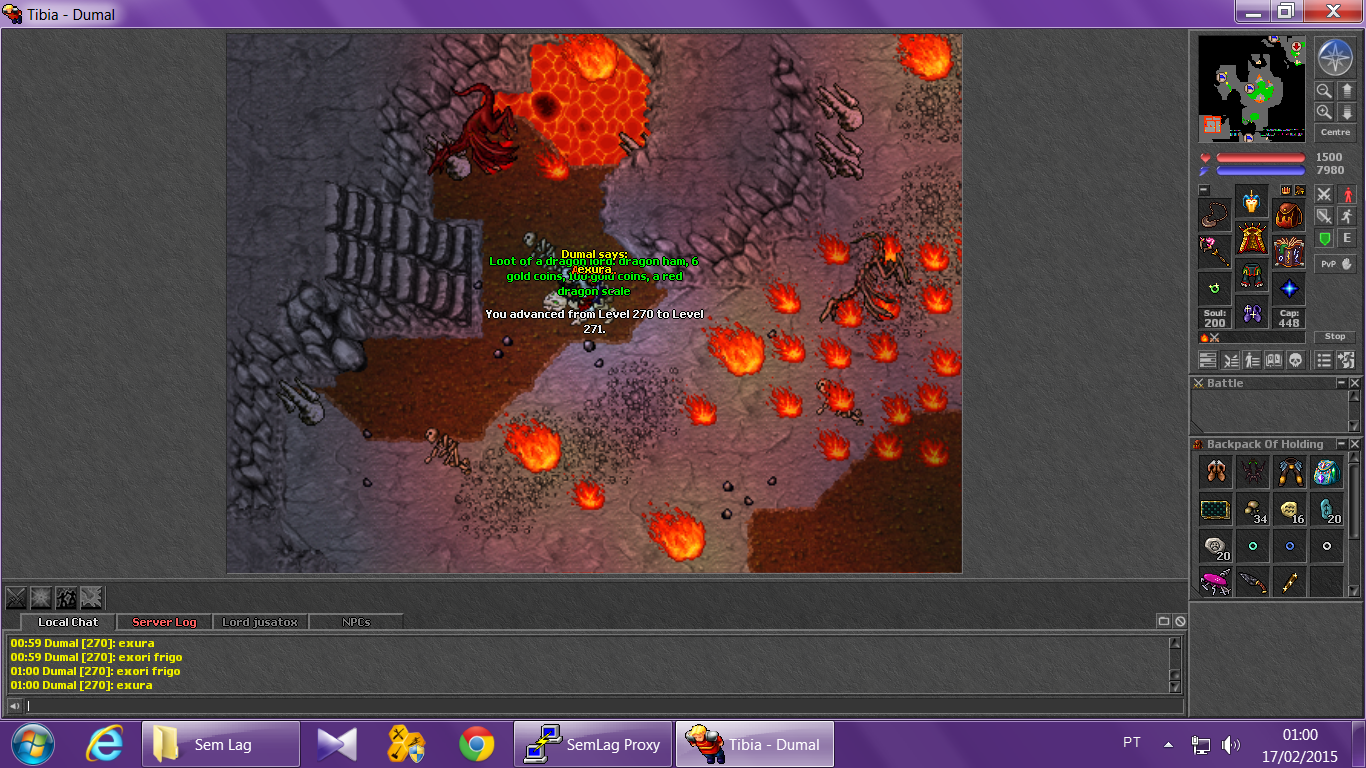
Task: Open the equipped brown backpack slot
Action: click(1289, 213)
